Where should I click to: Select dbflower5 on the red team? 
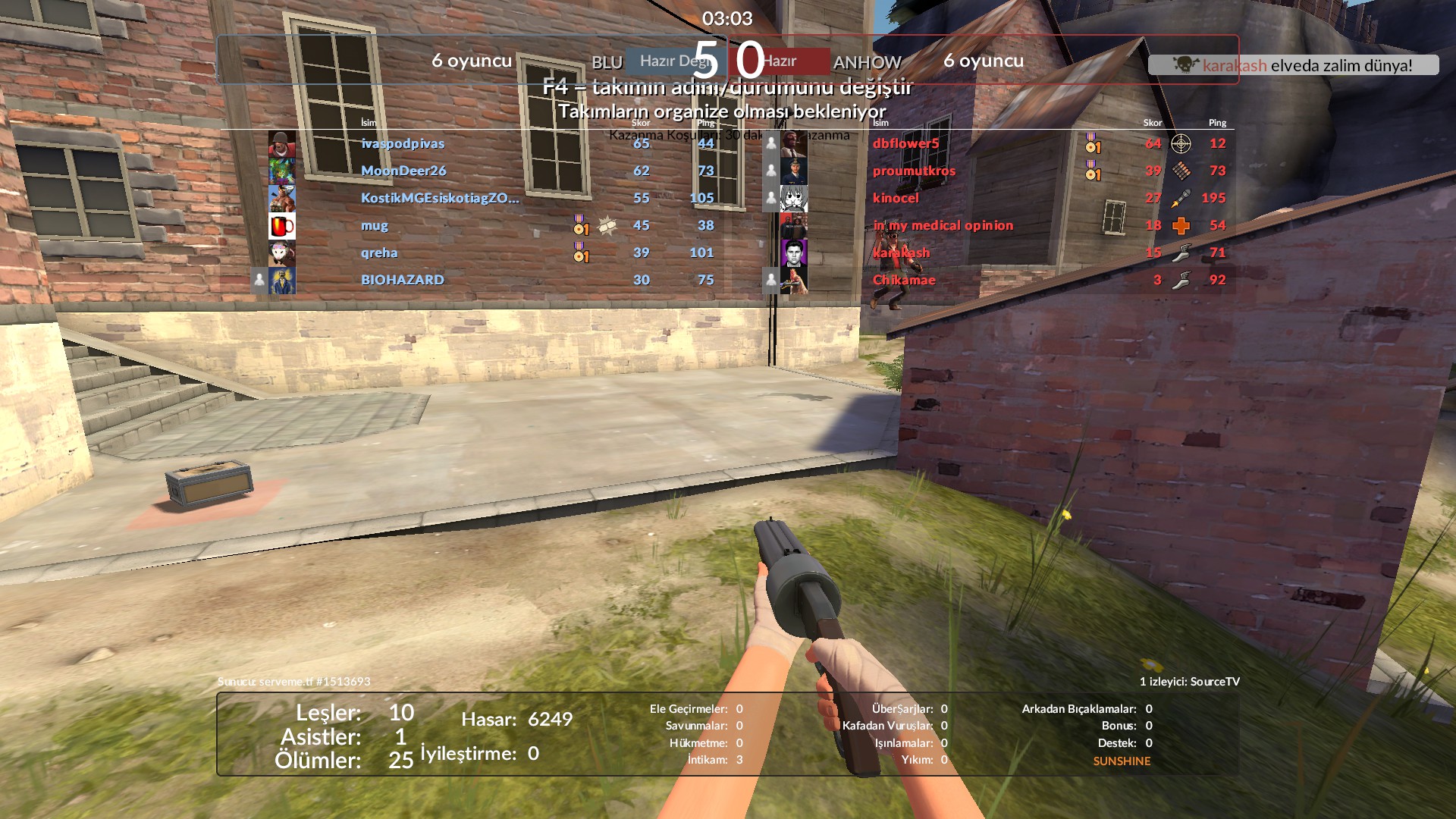(x=905, y=143)
